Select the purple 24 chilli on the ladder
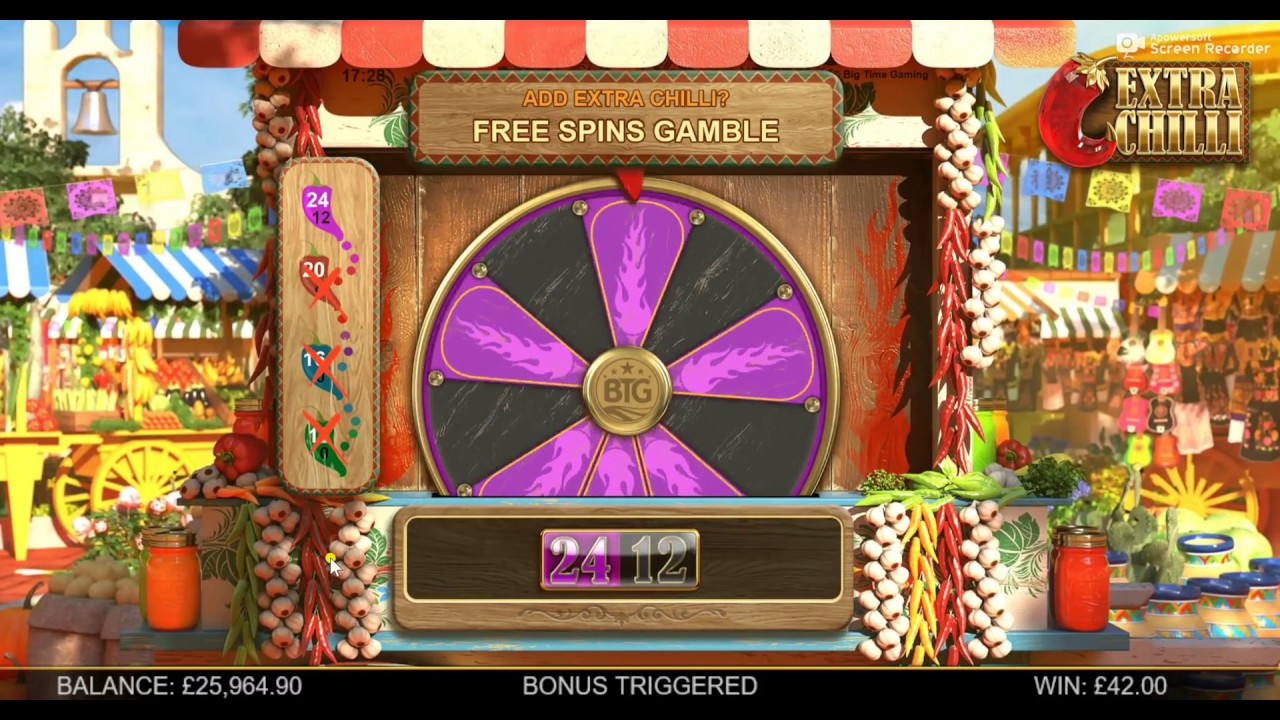 point(319,209)
